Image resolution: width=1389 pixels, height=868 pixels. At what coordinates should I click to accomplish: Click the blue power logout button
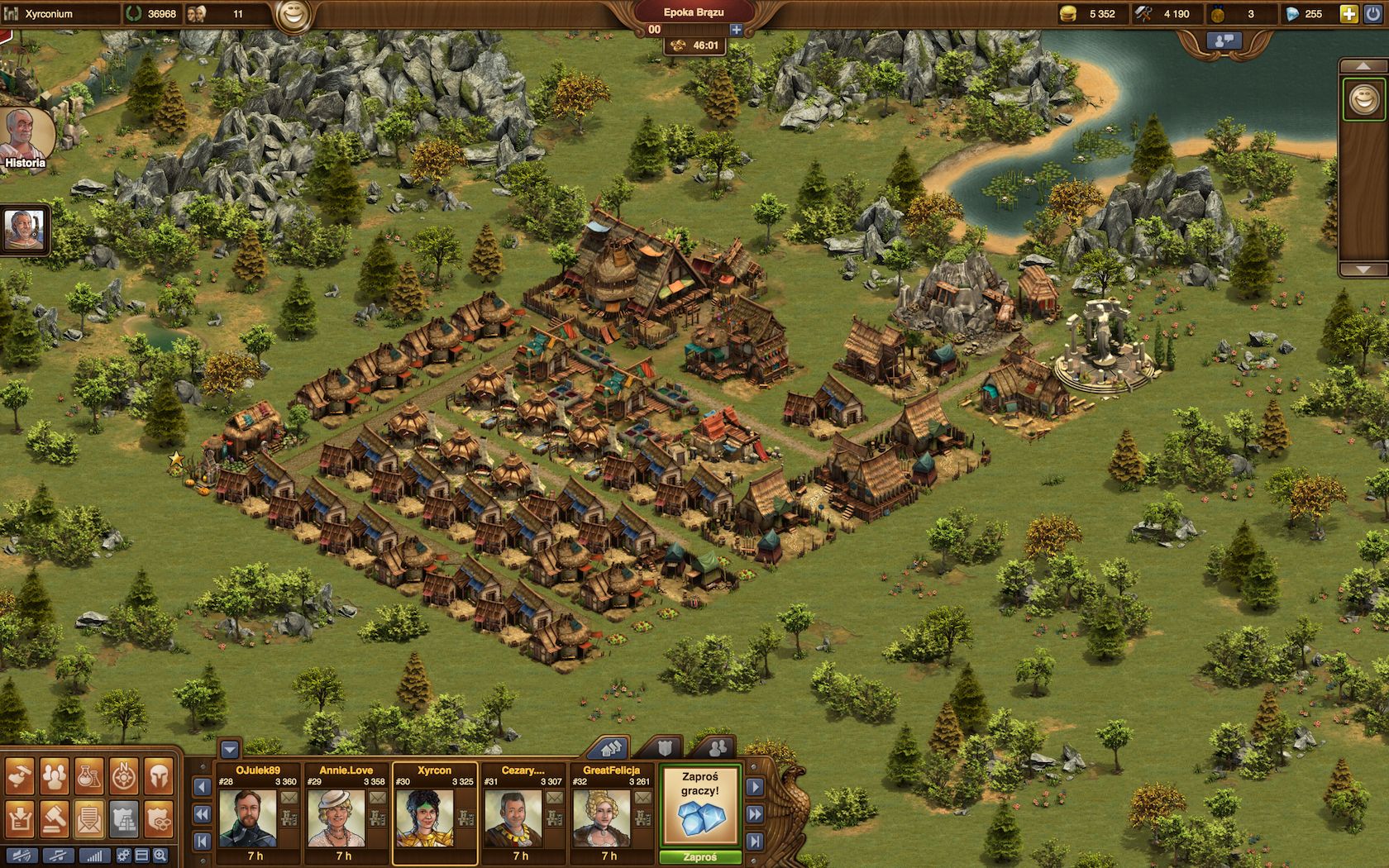(1373, 13)
